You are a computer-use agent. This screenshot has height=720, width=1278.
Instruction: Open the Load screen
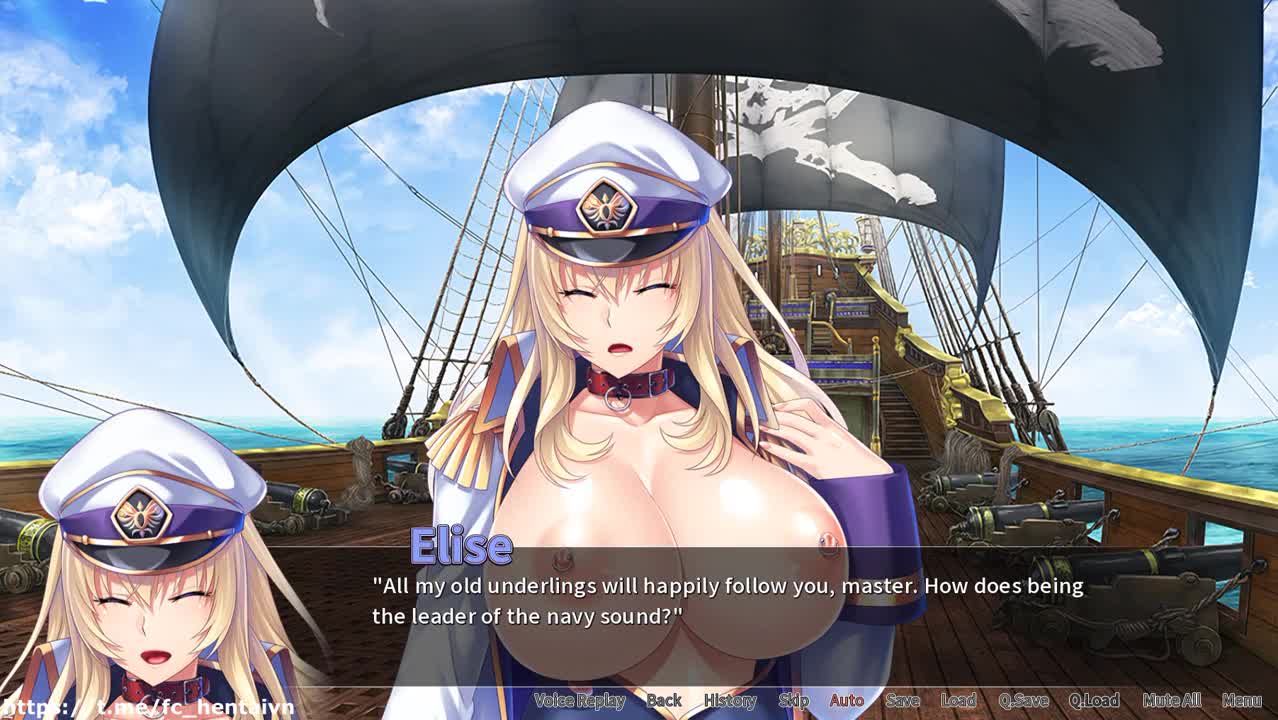point(958,700)
